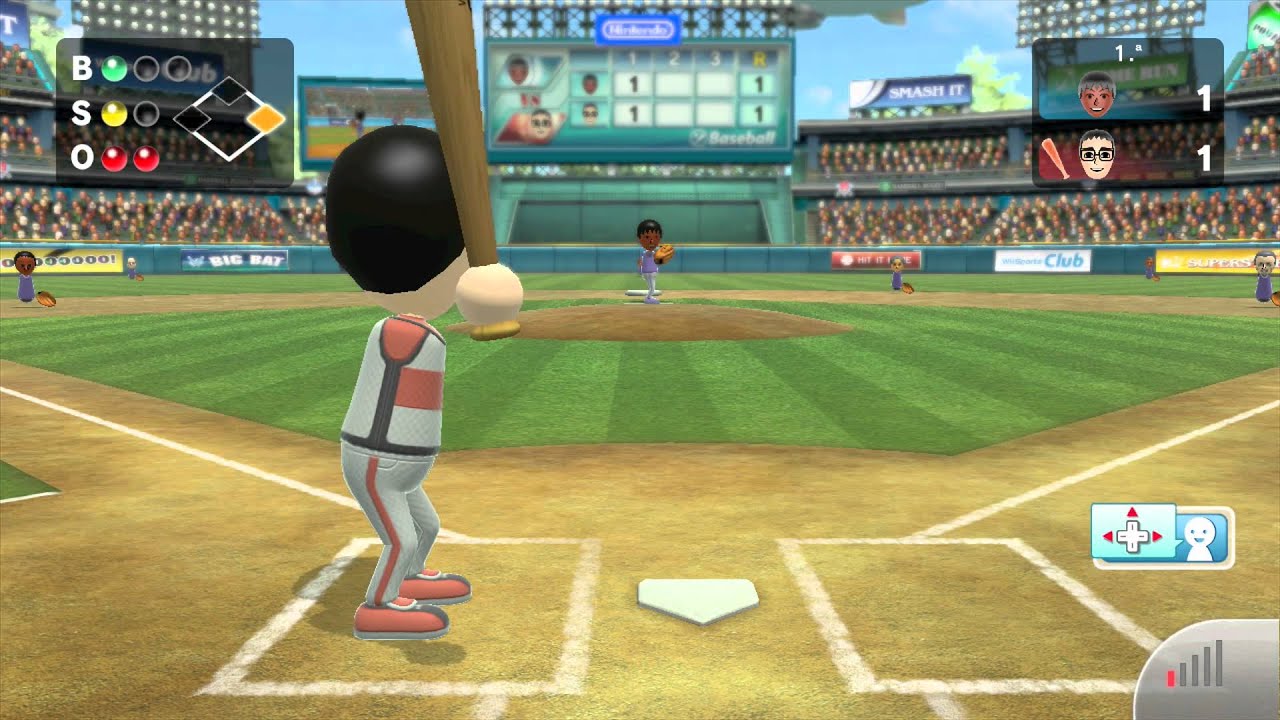Click the white Mii figure icon
1280x720 pixels.
coord(1199,537)
